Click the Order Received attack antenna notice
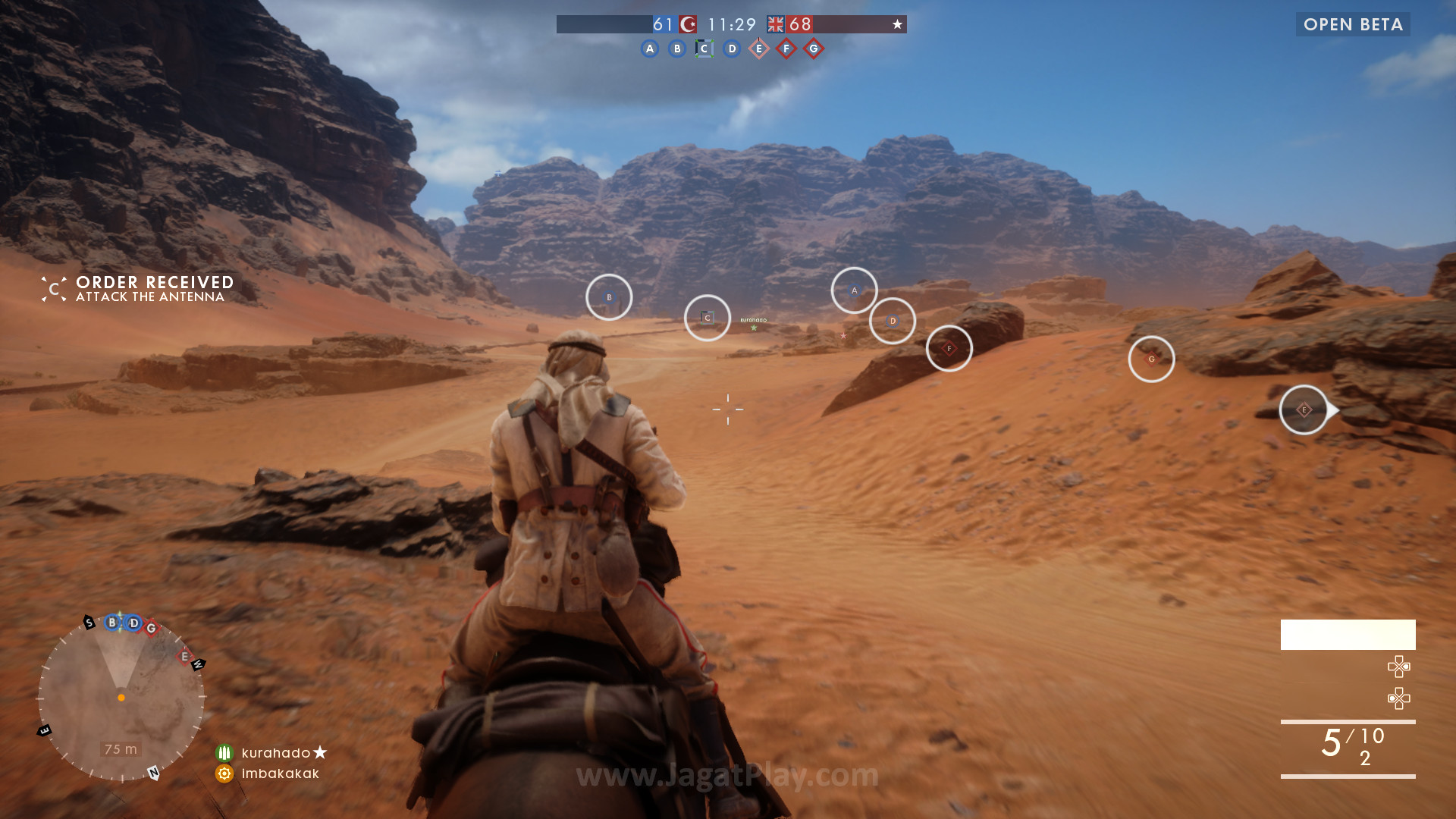This screenshot has width=1456, height=819. [154, 289]
